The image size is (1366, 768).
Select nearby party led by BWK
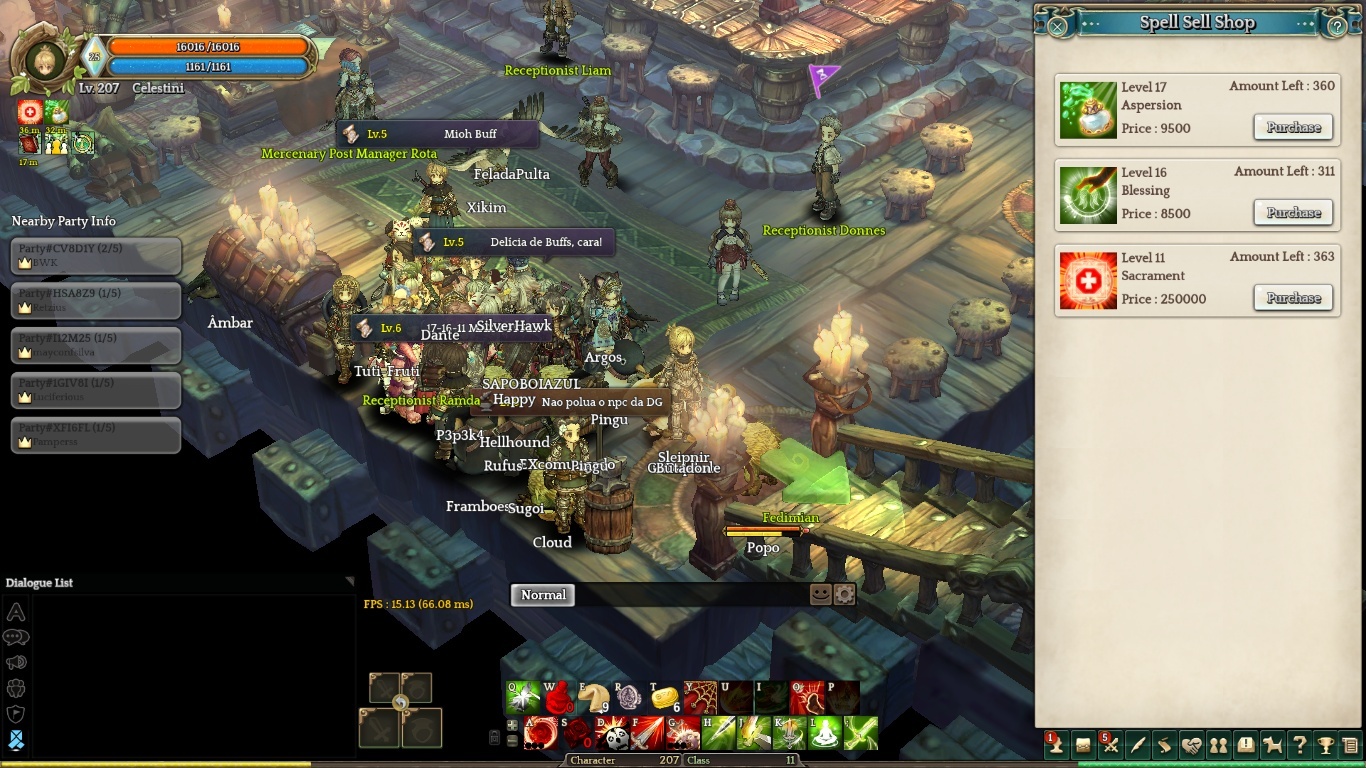click(x=96, y=255)
